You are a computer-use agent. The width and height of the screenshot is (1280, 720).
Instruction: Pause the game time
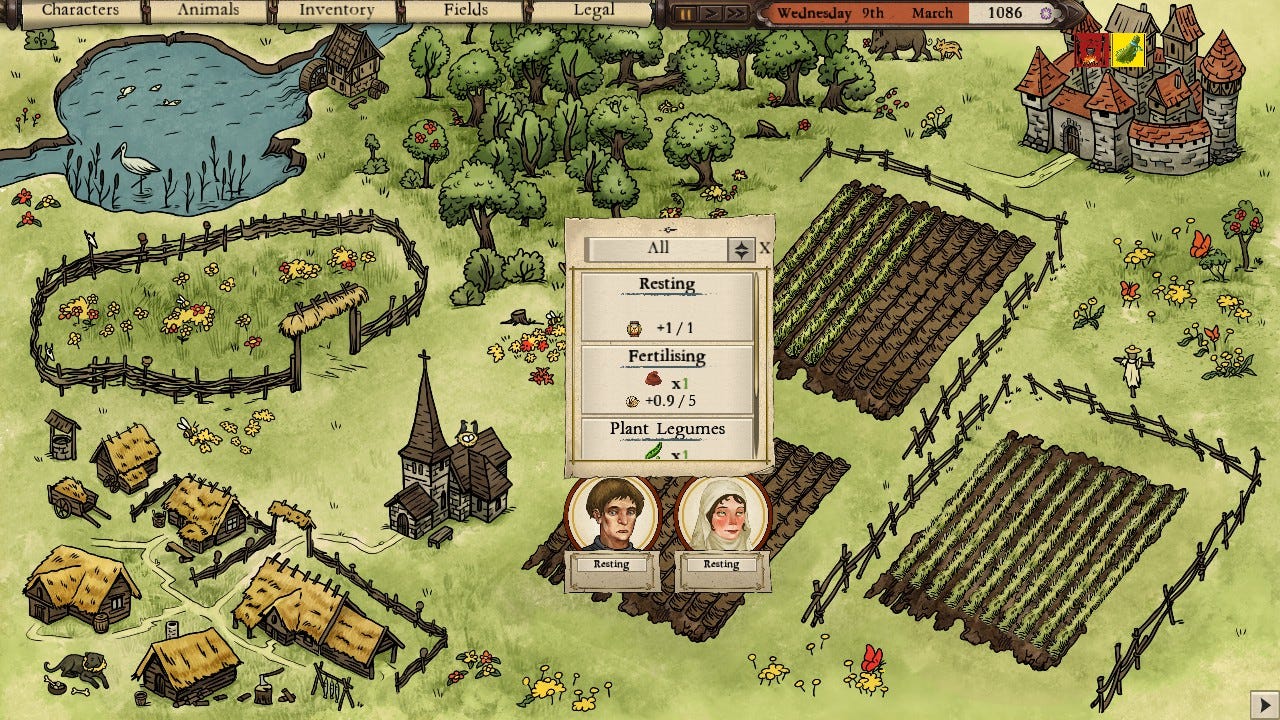(686, 14)
